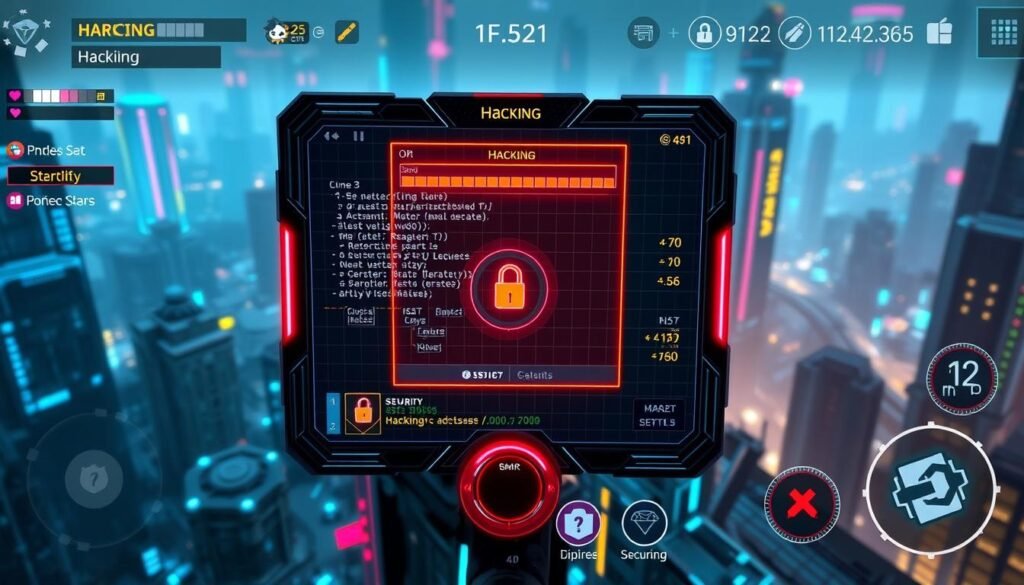Image resolution: width=1024 pixels, height=585 pixels.
Task: Pause using the panel's pause icon
Action: coord(358,136)
